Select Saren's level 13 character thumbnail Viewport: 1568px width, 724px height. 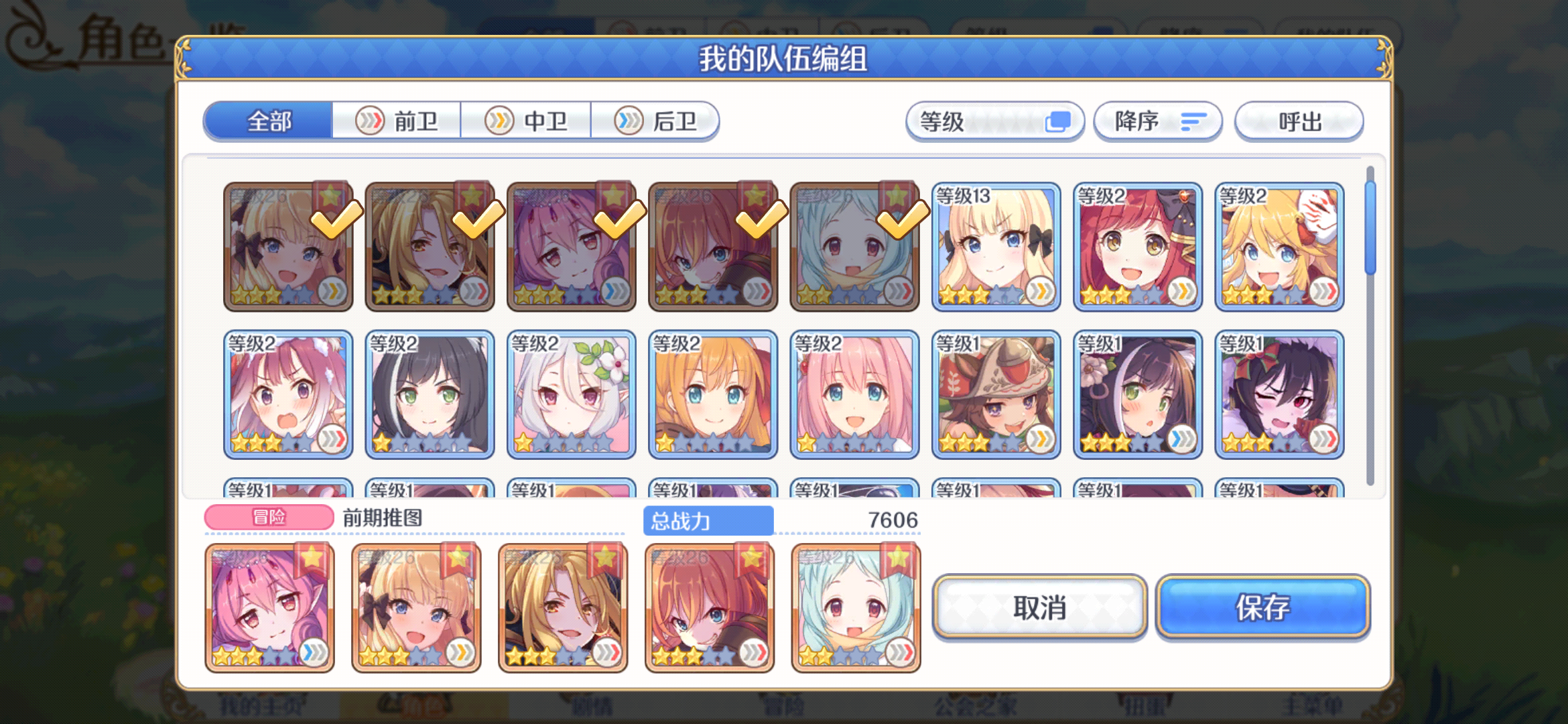pos(996,245)
